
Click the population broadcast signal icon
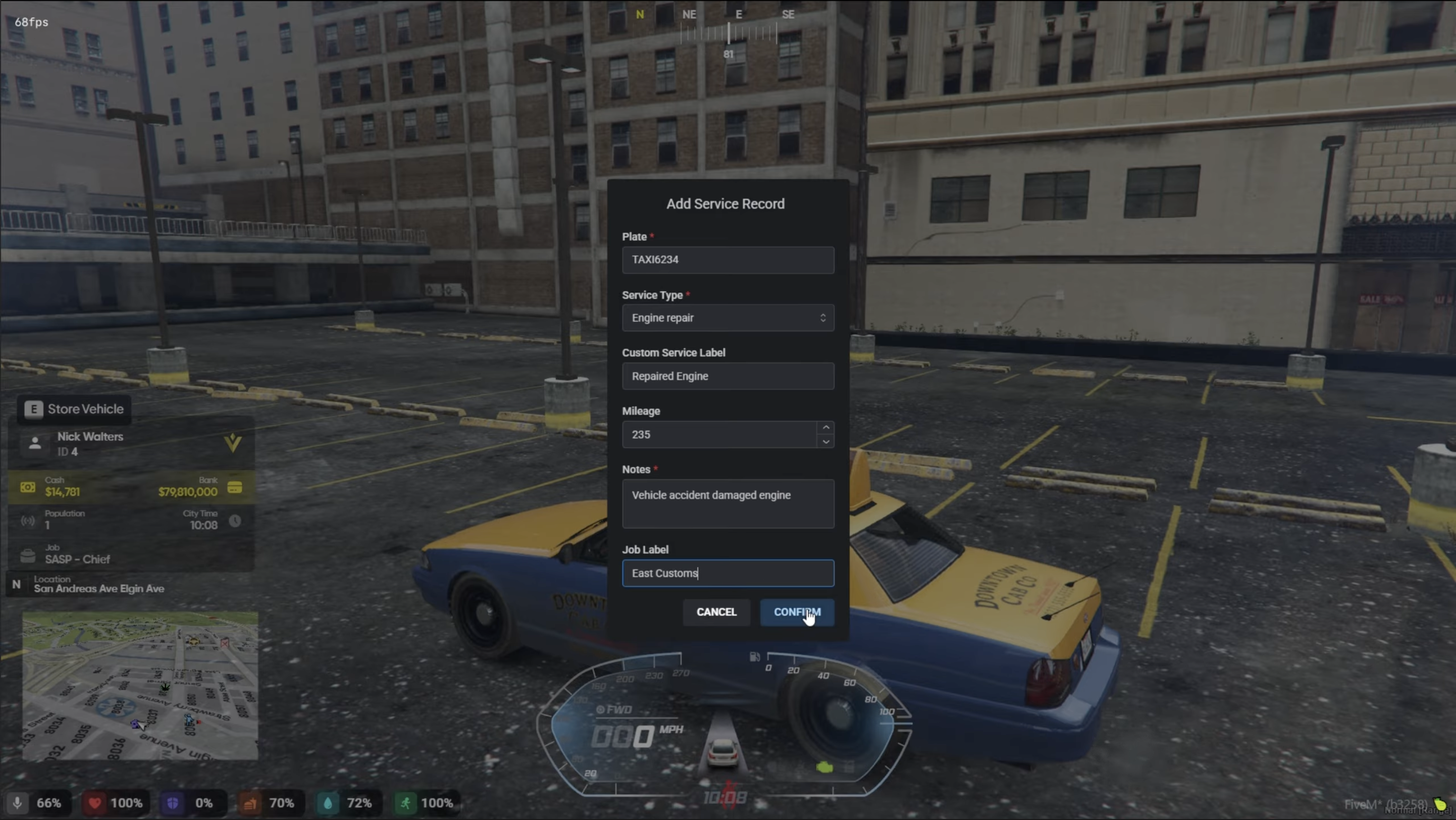point(27,520)
